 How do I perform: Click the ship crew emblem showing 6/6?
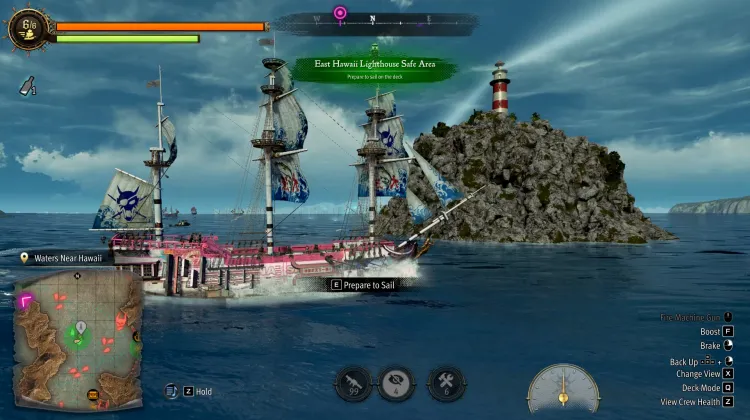tap(27, 28)
